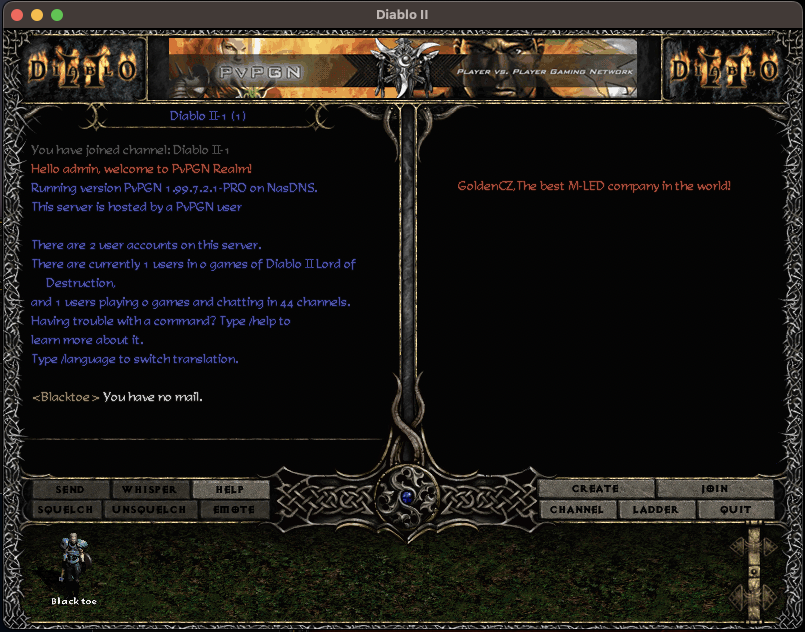805x632 pixels.
Task: Minimize the window with the yellow button
Action: point(37,15)
